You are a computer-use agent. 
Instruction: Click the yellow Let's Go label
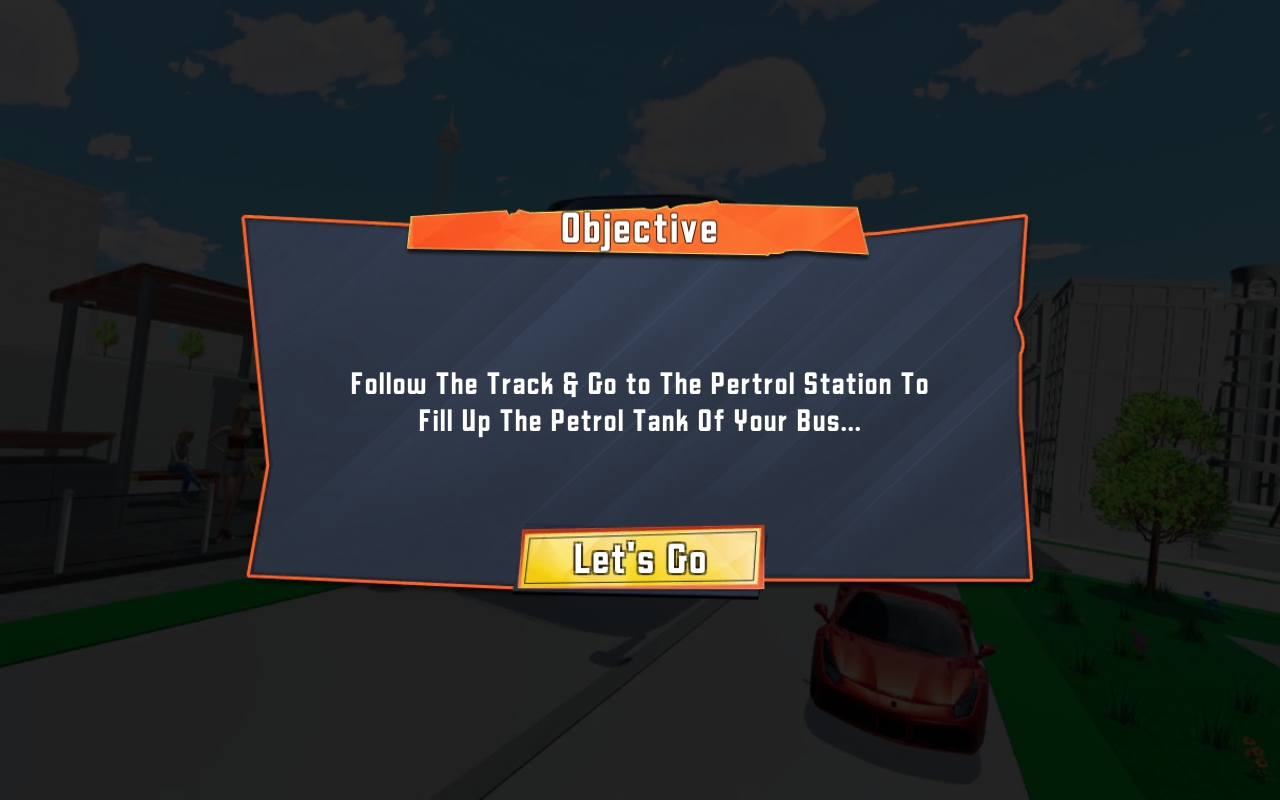(x=640, y=559)
